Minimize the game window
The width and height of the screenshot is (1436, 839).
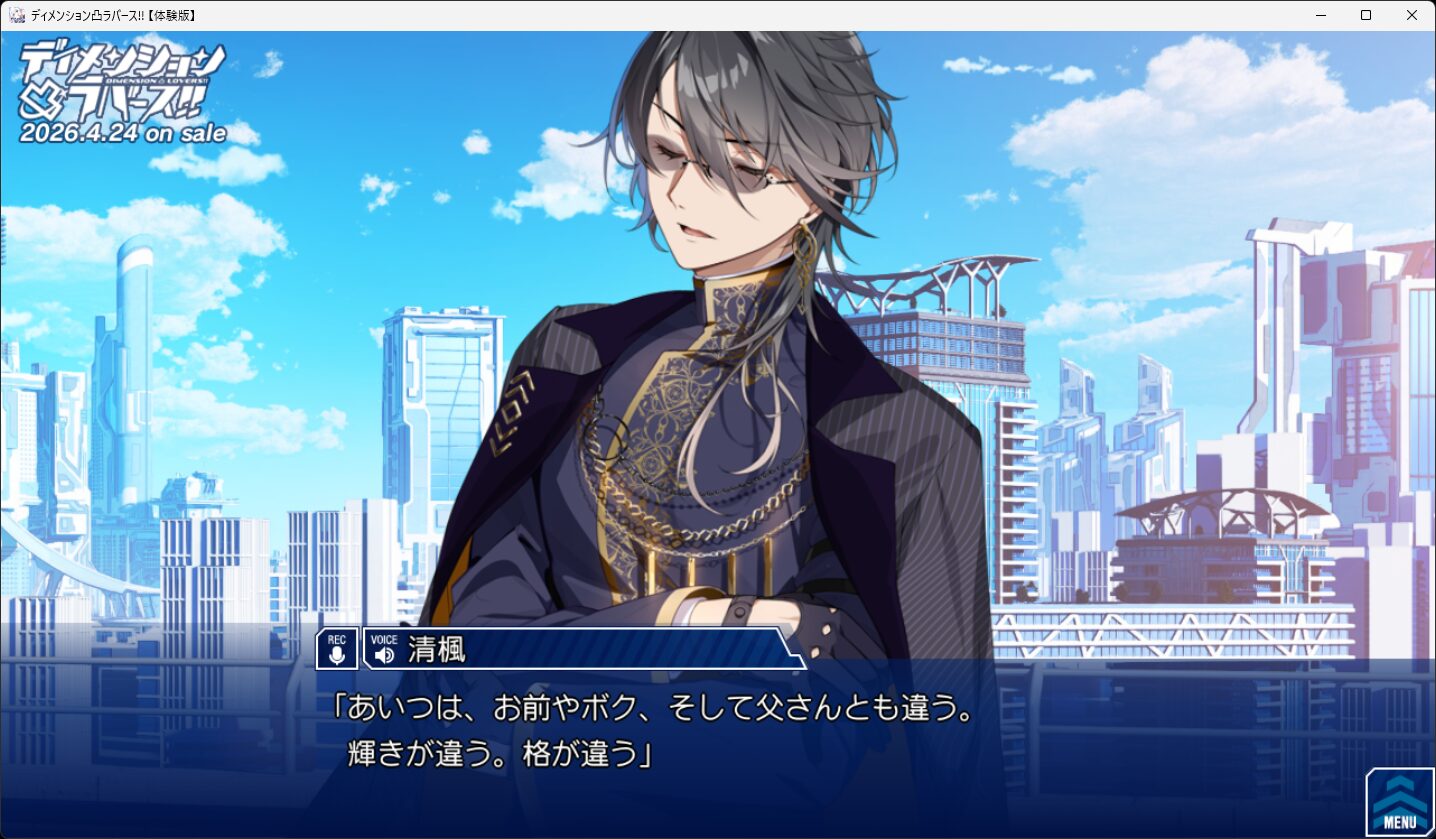coord(1320,15)
